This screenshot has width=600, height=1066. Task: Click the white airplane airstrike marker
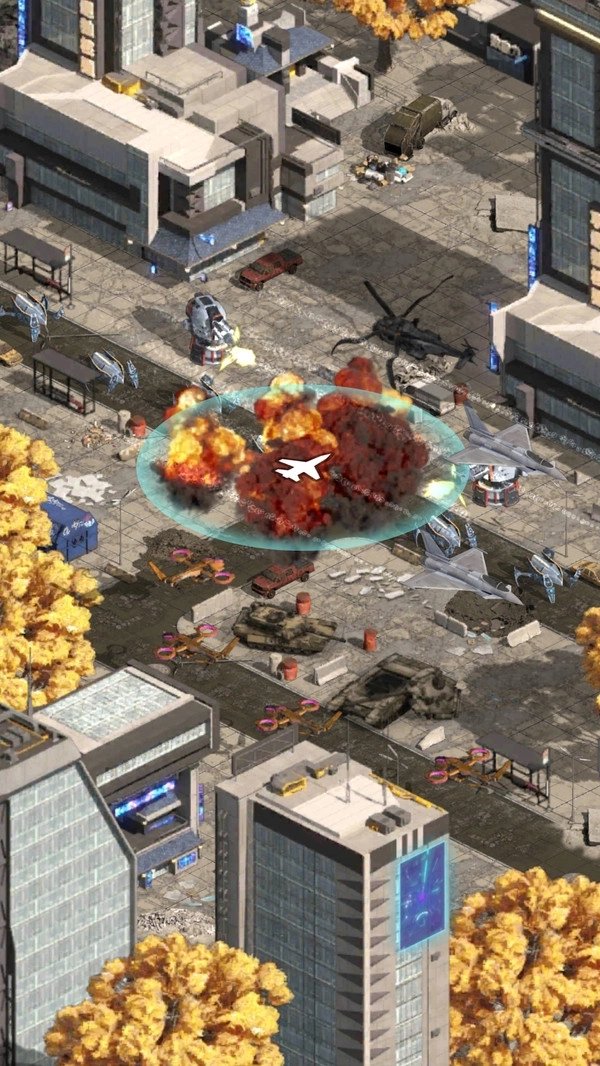[x=302, y=466]
